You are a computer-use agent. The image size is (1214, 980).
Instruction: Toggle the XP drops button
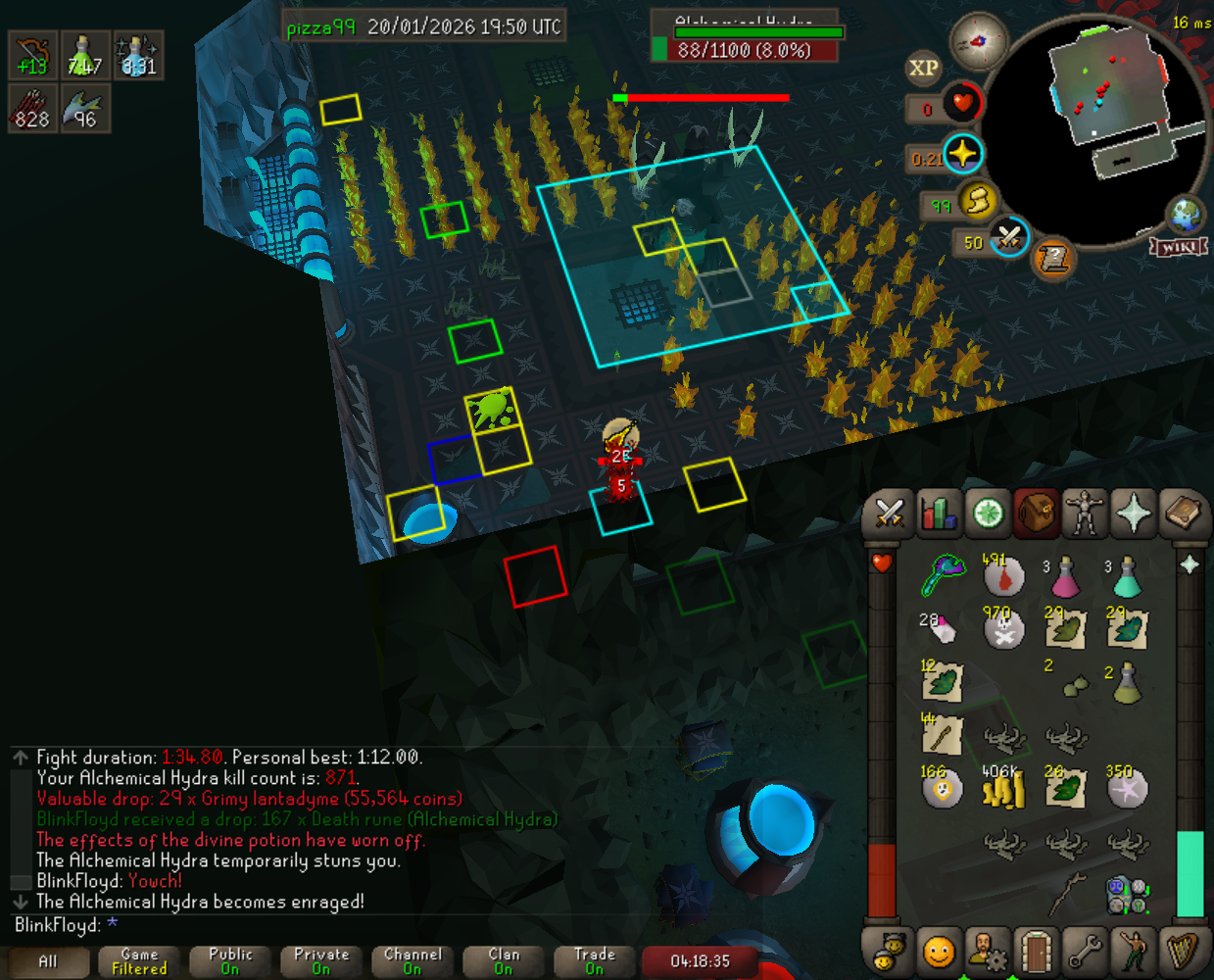pos(923,68)
